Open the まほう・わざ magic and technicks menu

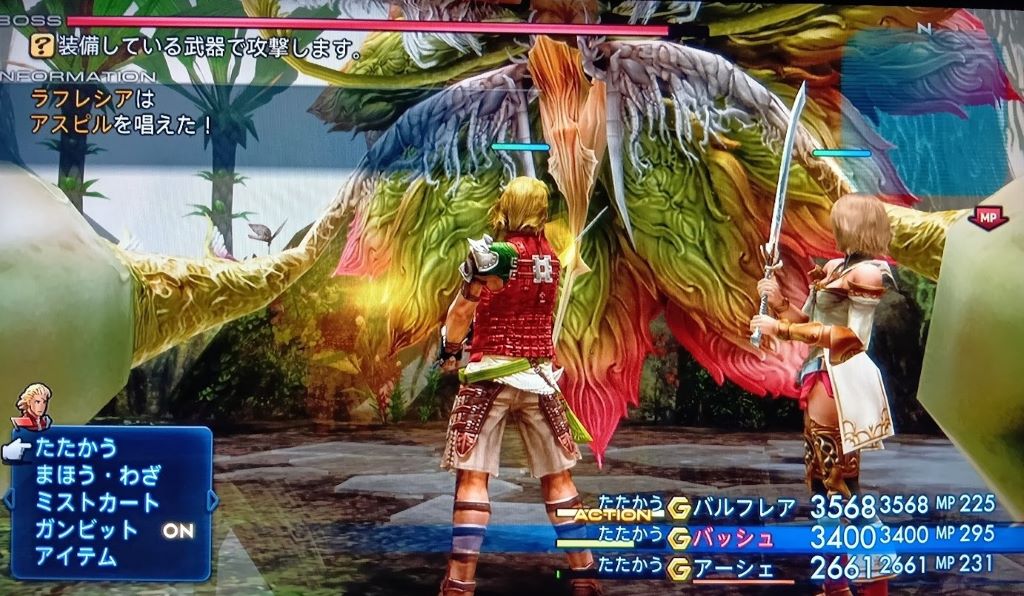pyautogui.click(x=97, y=475)
